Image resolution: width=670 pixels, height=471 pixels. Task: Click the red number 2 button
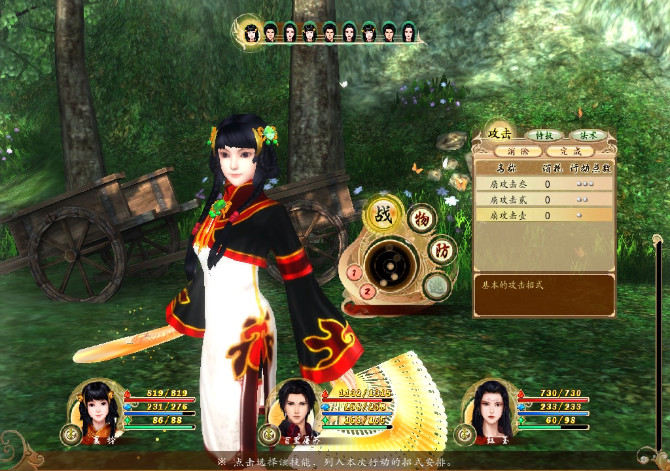[367, 292]
